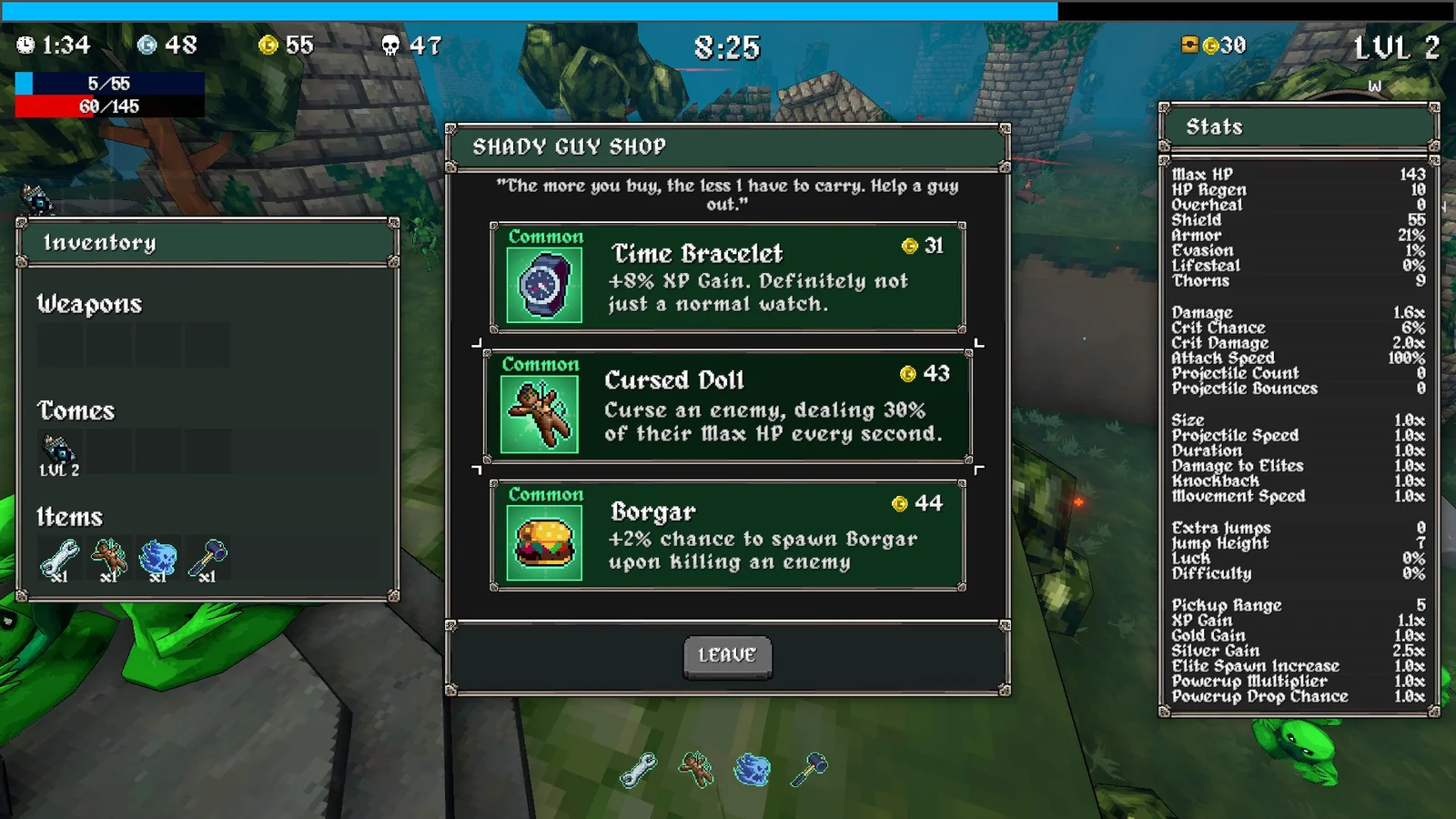This screenshot has height=819, width=1456.
Task: Click the blue ghost skull inventory item
Action: click(158, 559)
